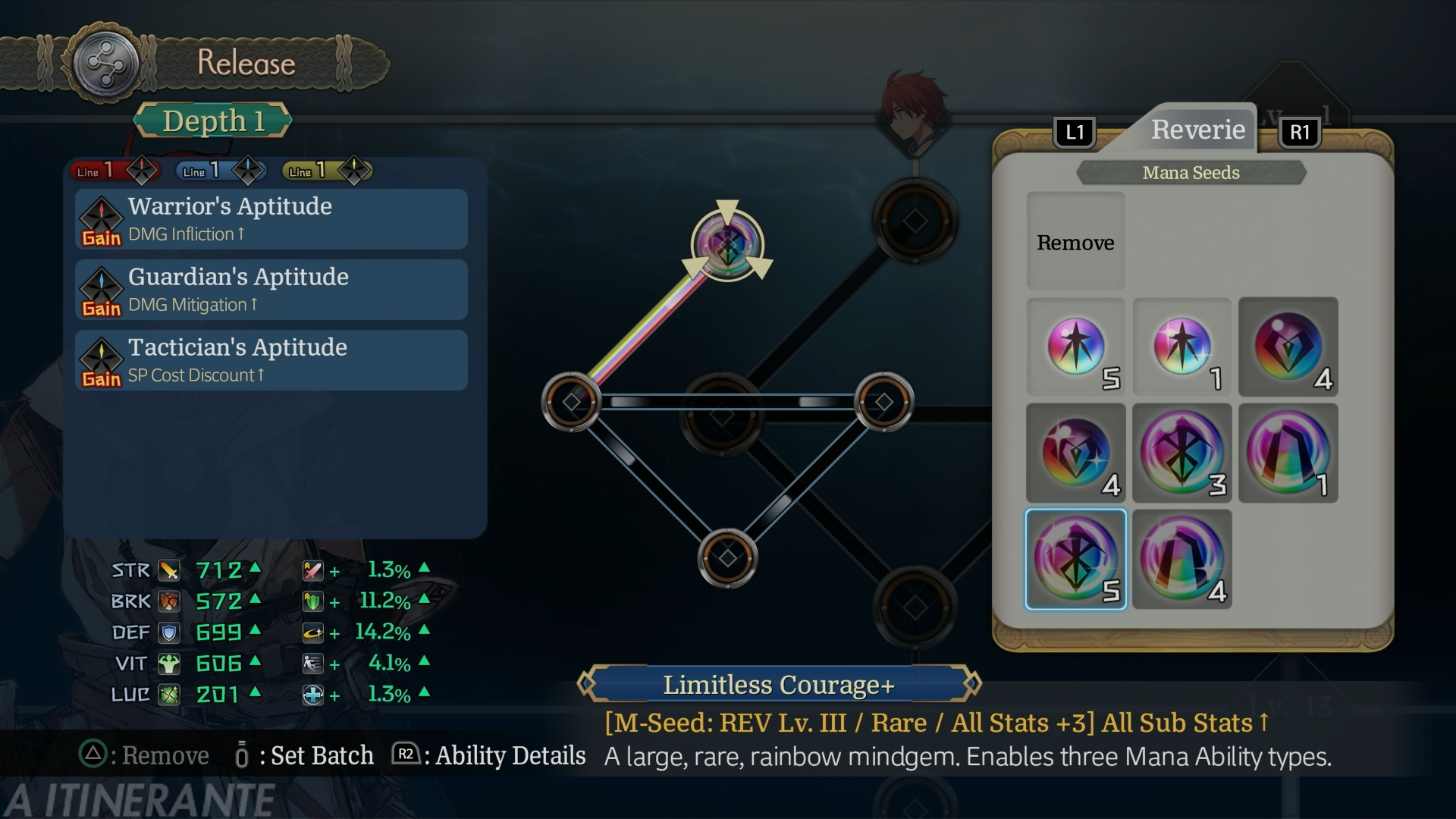Choose the Tactician's Aptitude ability row
Screen dimensions: 1456x819
[x=271, y=360]
